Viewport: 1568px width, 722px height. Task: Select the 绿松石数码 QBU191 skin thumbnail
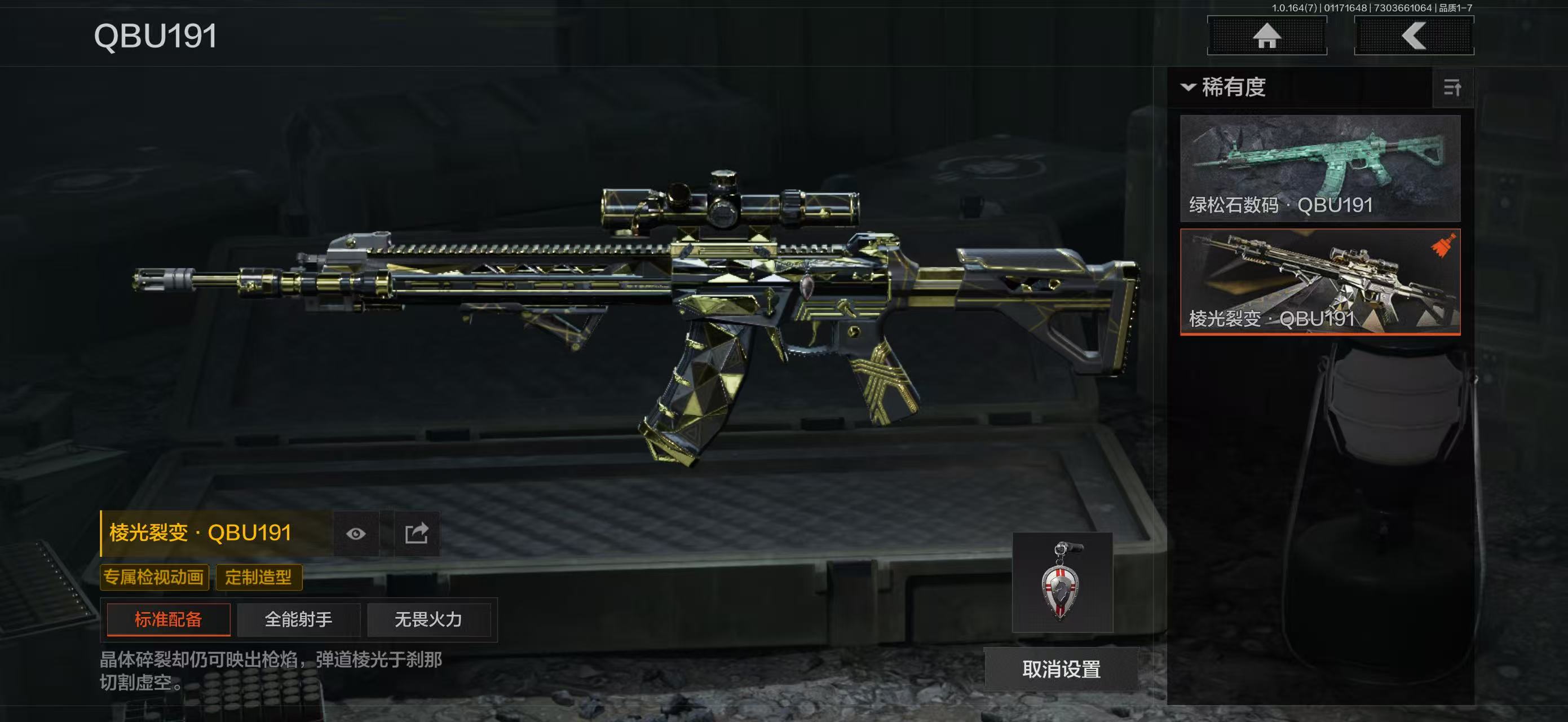pyautogui.click(x=1320, y=168)
